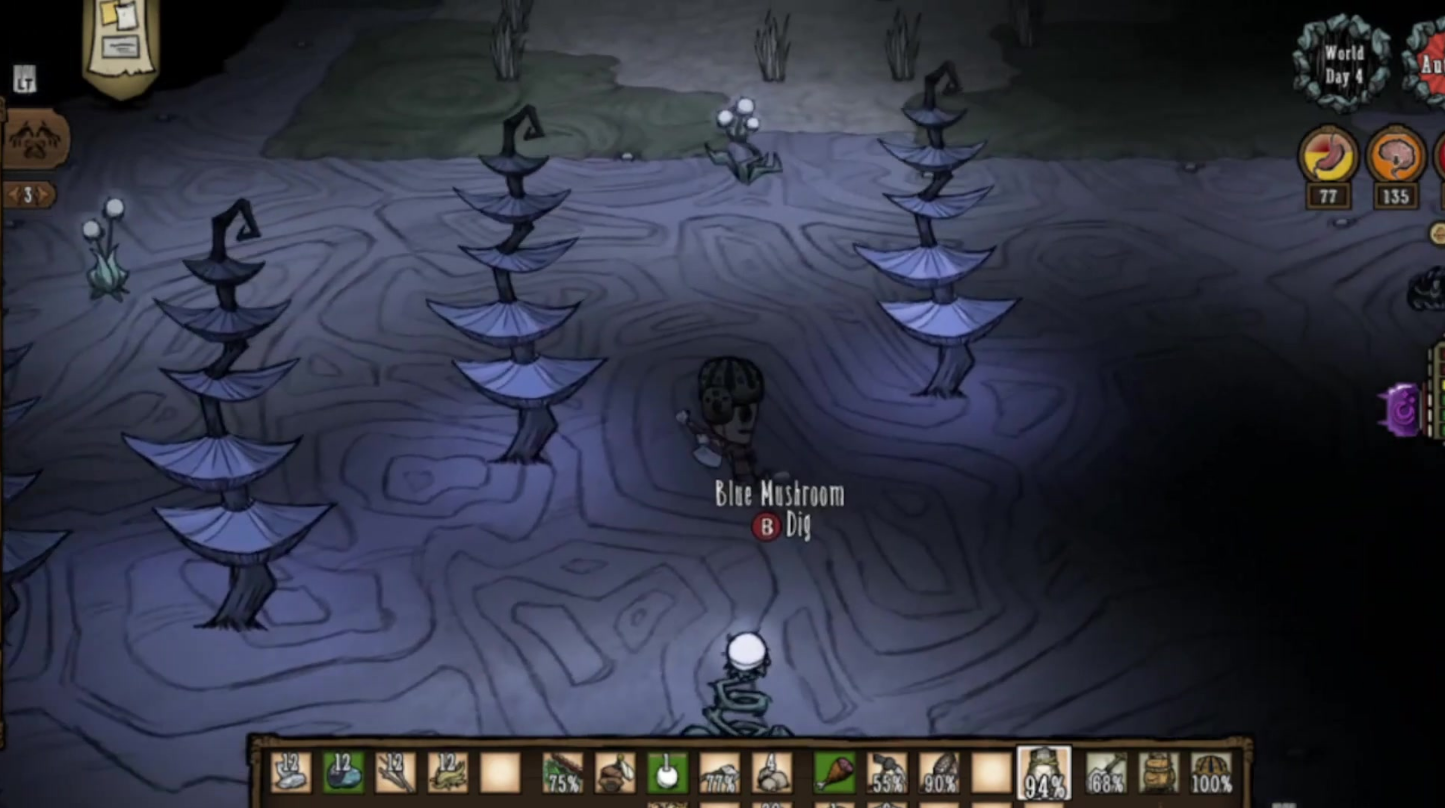Click the right arrow beside page 3

tap(46, 195)
